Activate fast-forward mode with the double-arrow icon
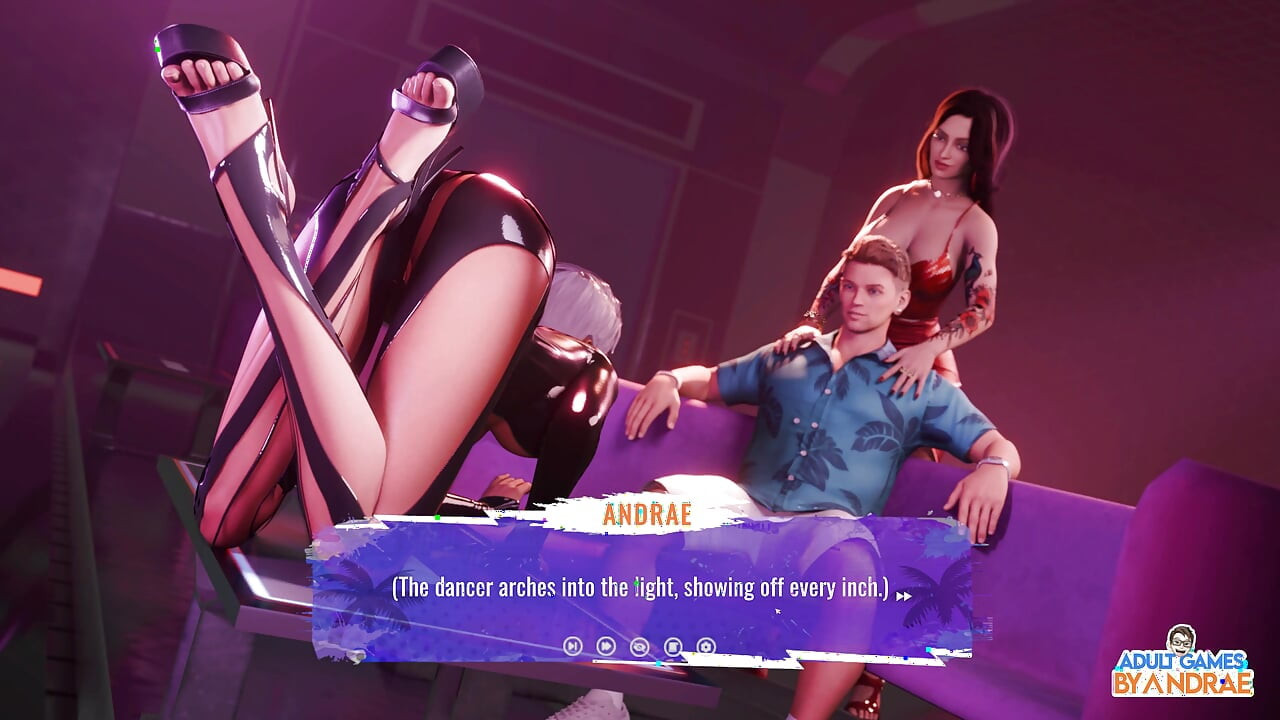 click(606, 646)
